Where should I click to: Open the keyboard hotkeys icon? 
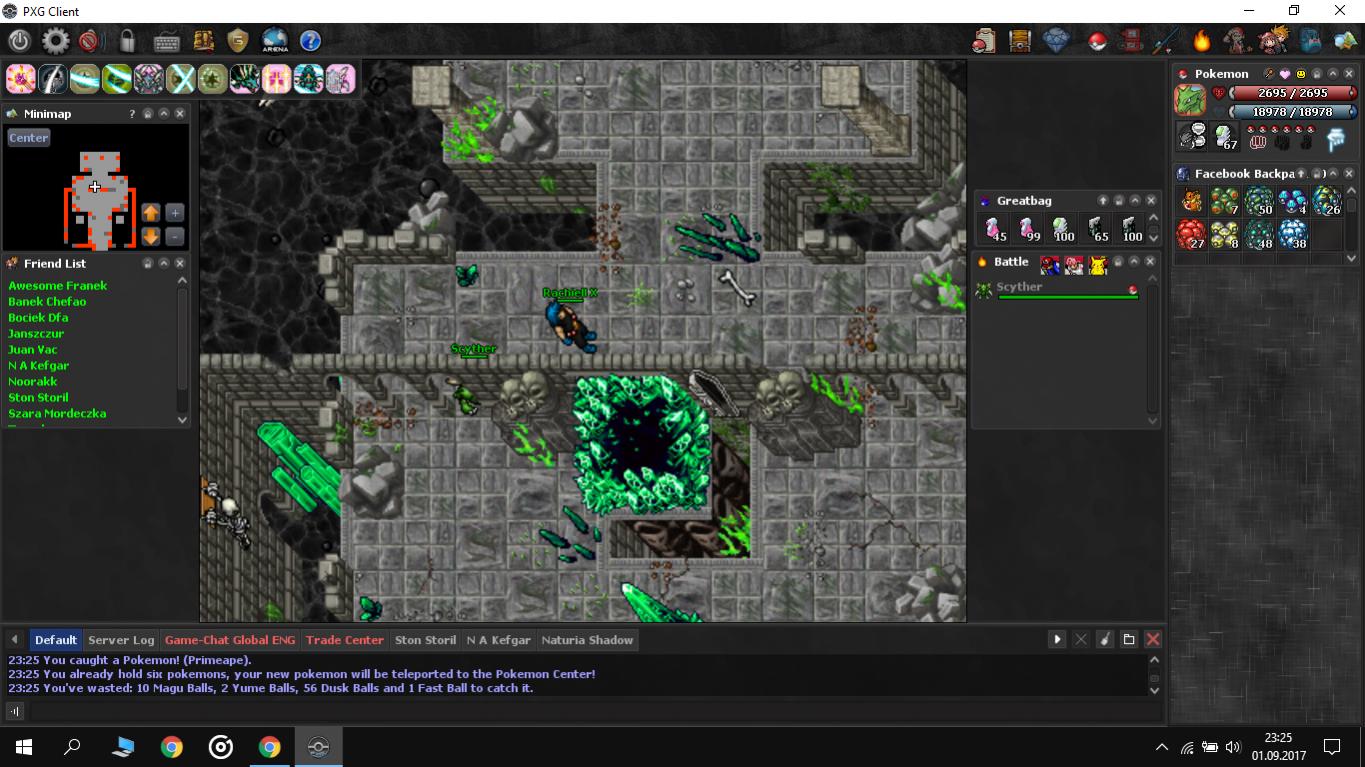(166, 41)
